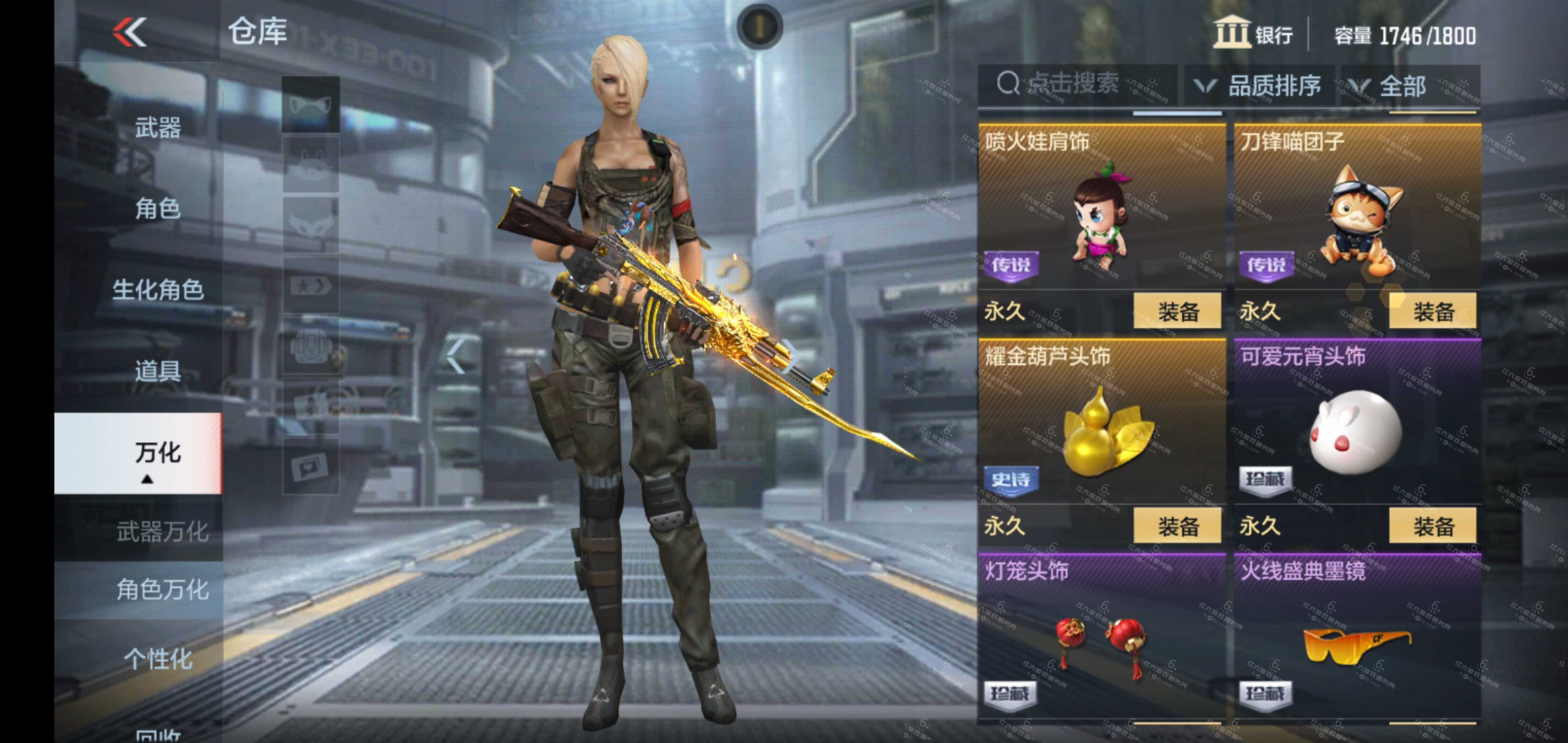The image size is (1568, 743).
Task: Click the 点击搜索 search field
Action: click(x=1077, y=84)
